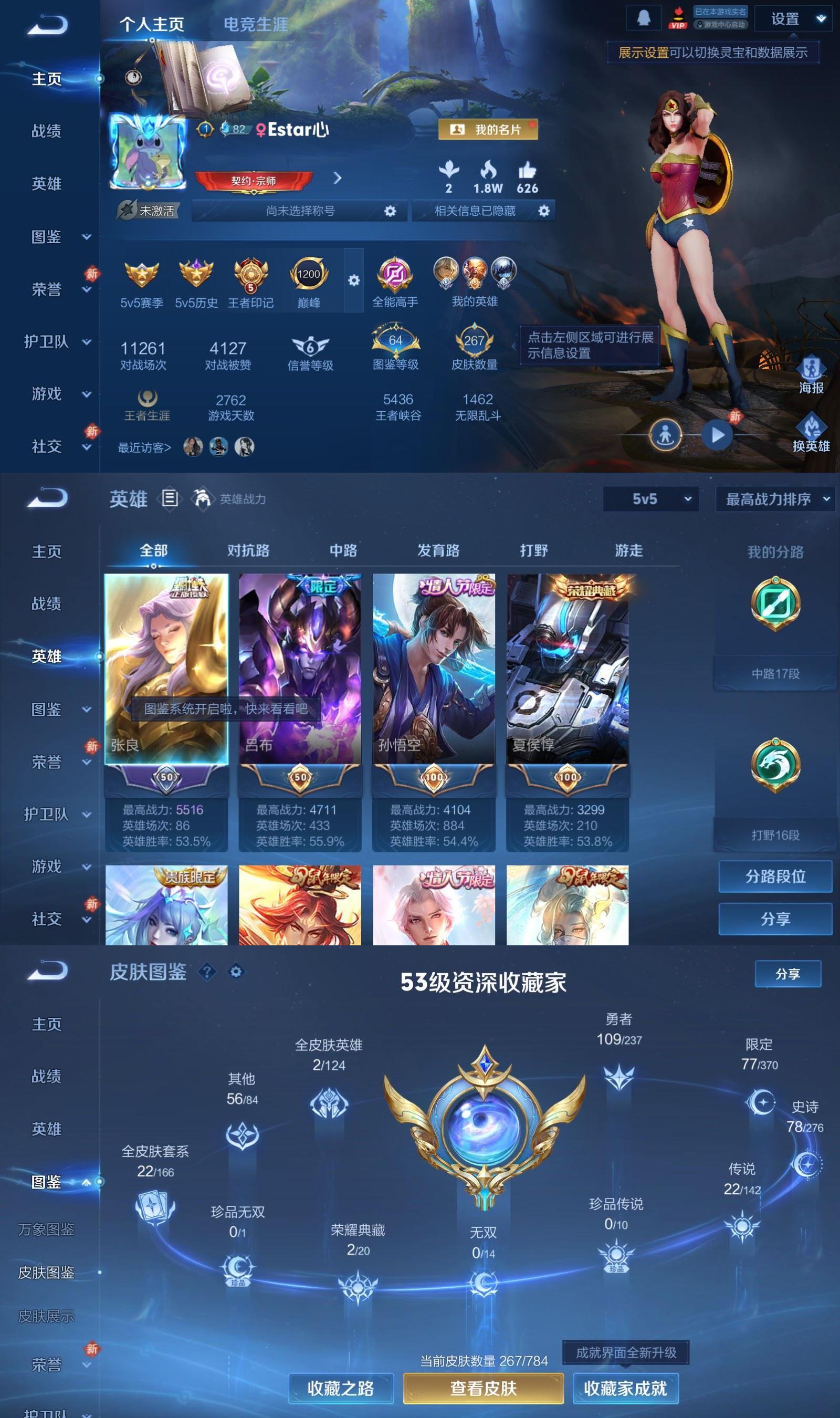Screen dimensions: 840x1418
Task: Click the notification bell icon
Action: click(x=644, y=17)
